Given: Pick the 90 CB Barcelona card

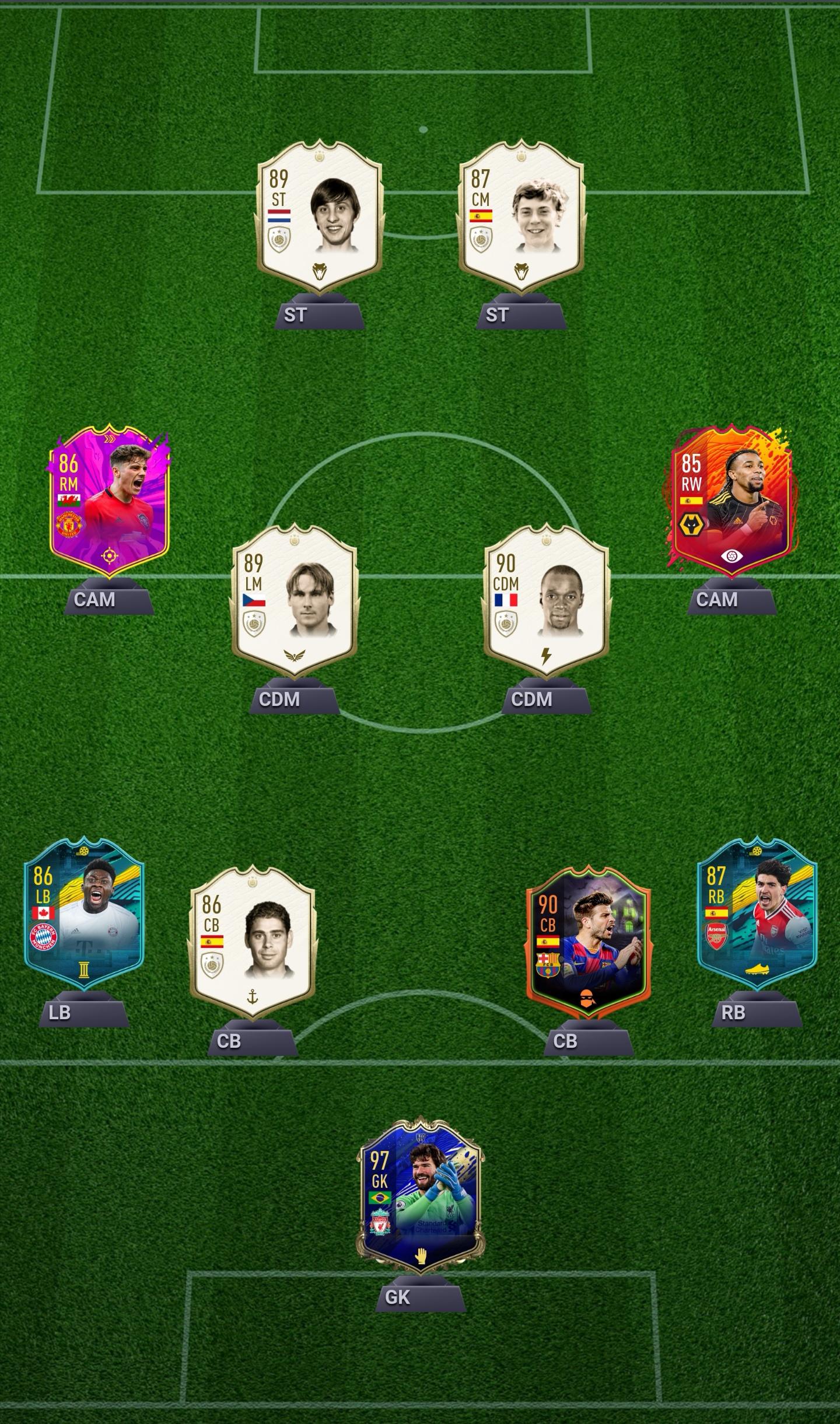Looking at the screenshot, I should [588, 942].
